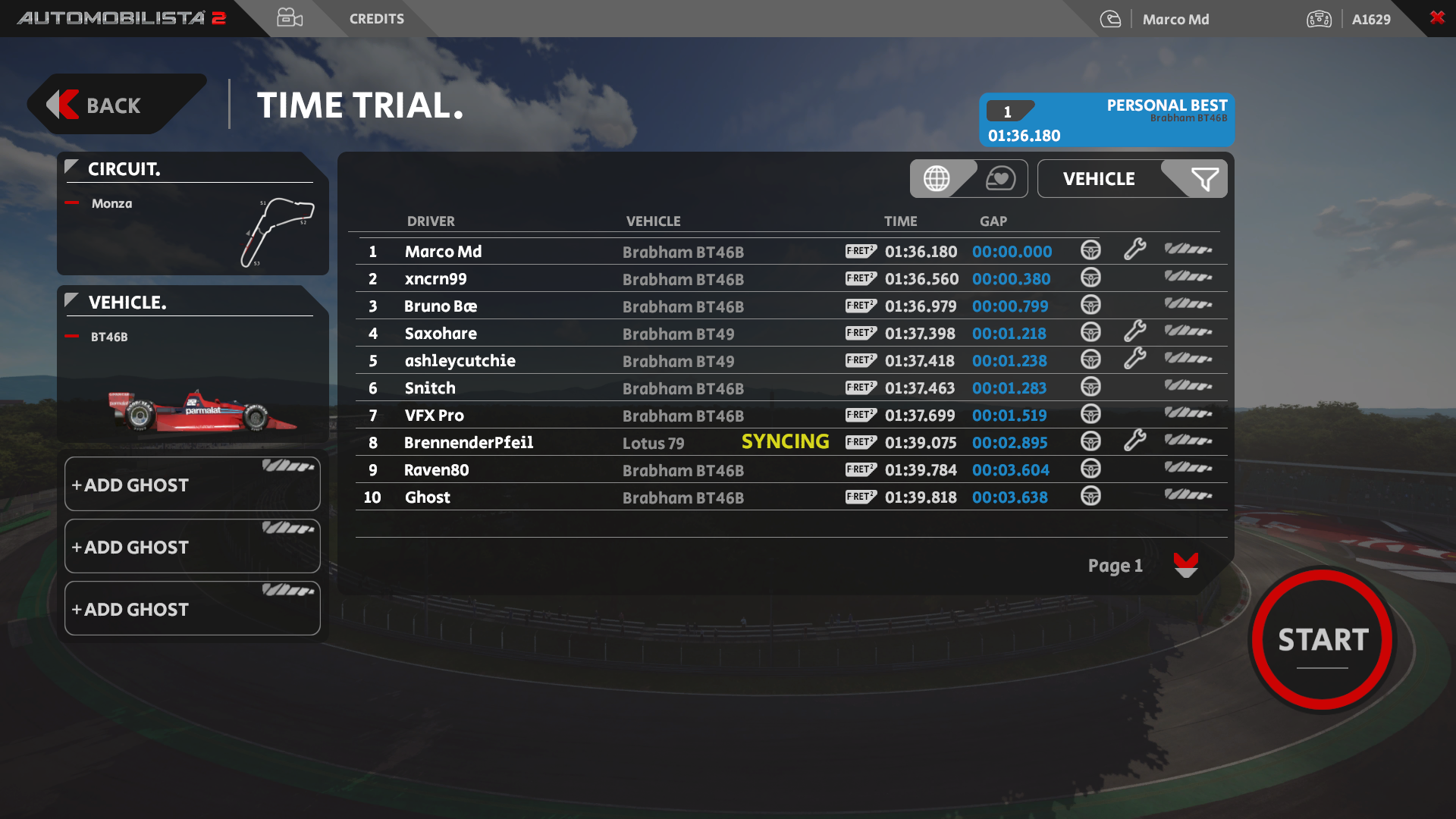Screen dimensions: 1456x819
Task: Open the CREDITS tab
Action: point(376,19)
